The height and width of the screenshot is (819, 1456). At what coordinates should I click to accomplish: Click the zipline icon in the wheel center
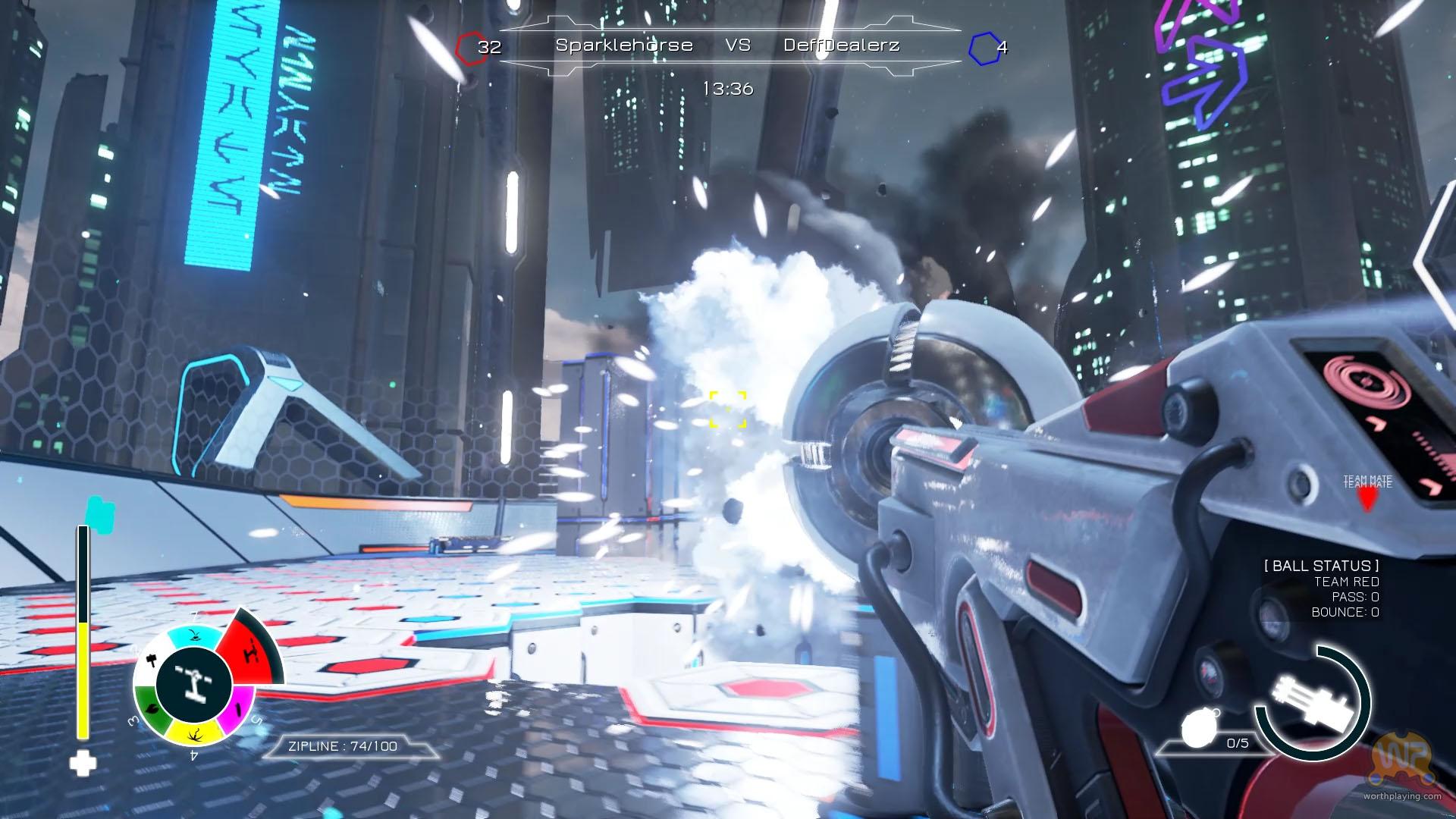pos(193,682)
